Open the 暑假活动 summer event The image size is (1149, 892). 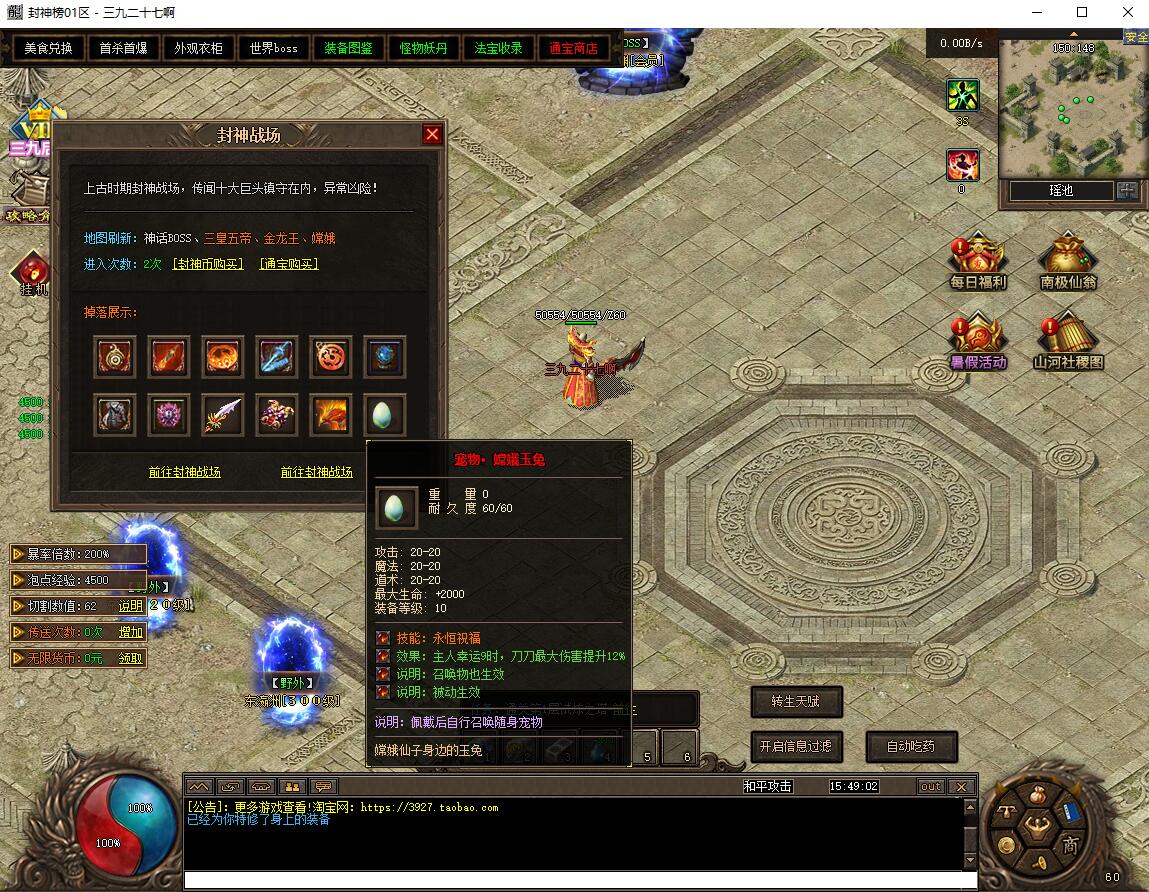point(978,343)
